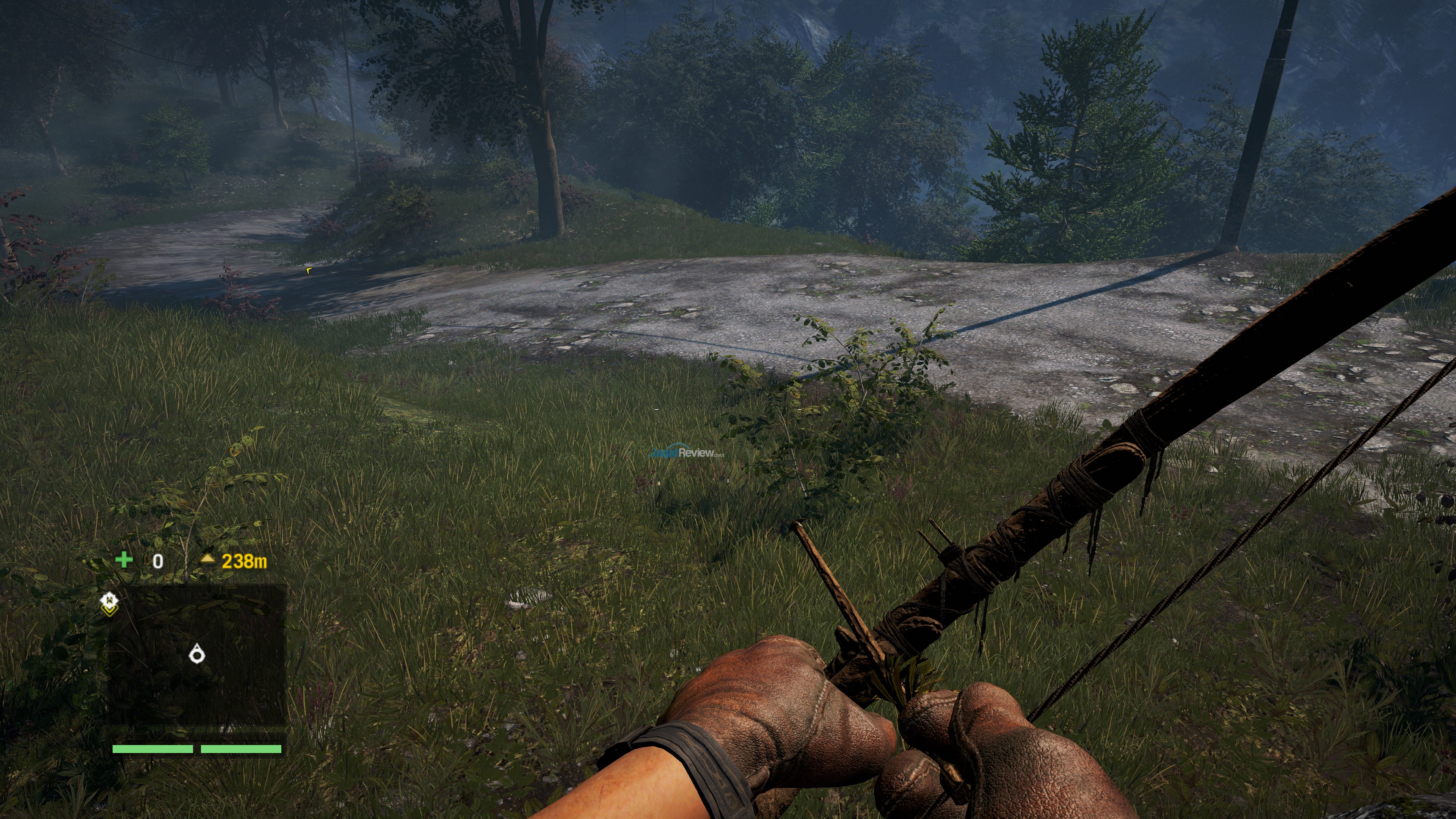The height and width of the screenshot is (819, 1456).
Task: Click the player position arrow on minimap
Action: [197, 653]
